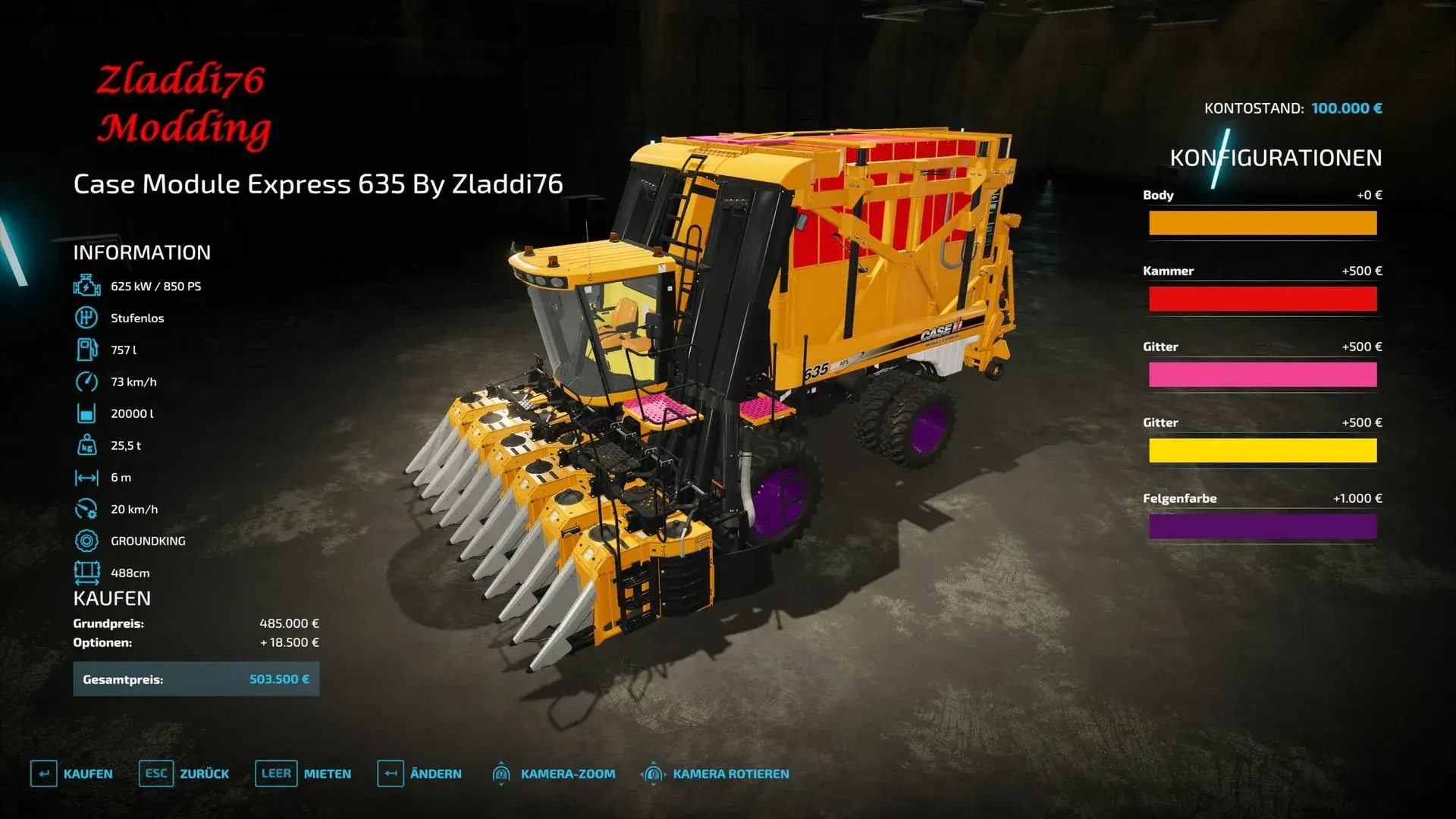
Task: Select the pink Gitter color swatch
Action: 1262,375
